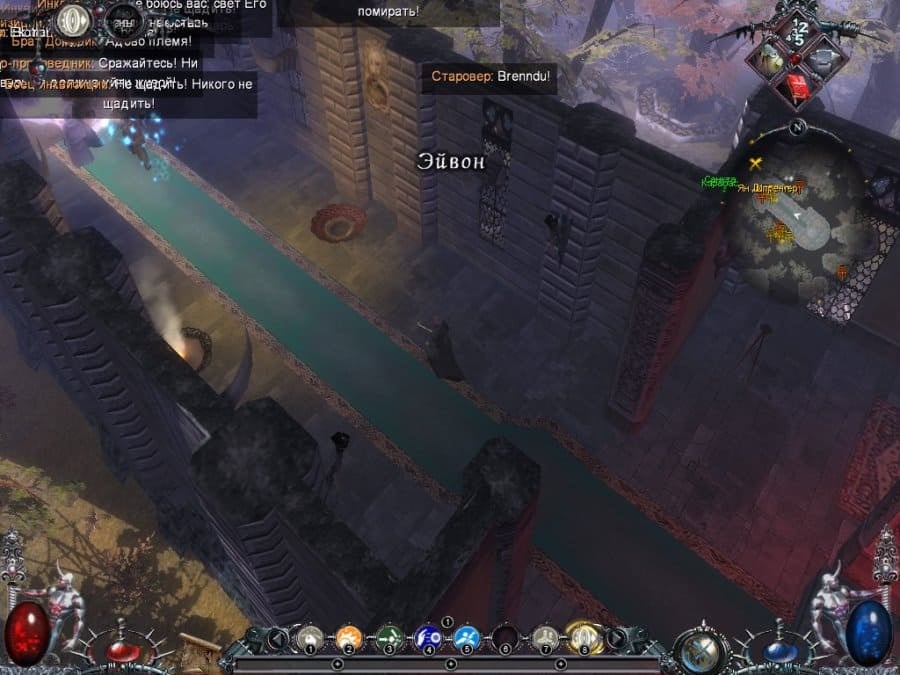Activate the orange skill in slot 2

(x=349, y=636)
